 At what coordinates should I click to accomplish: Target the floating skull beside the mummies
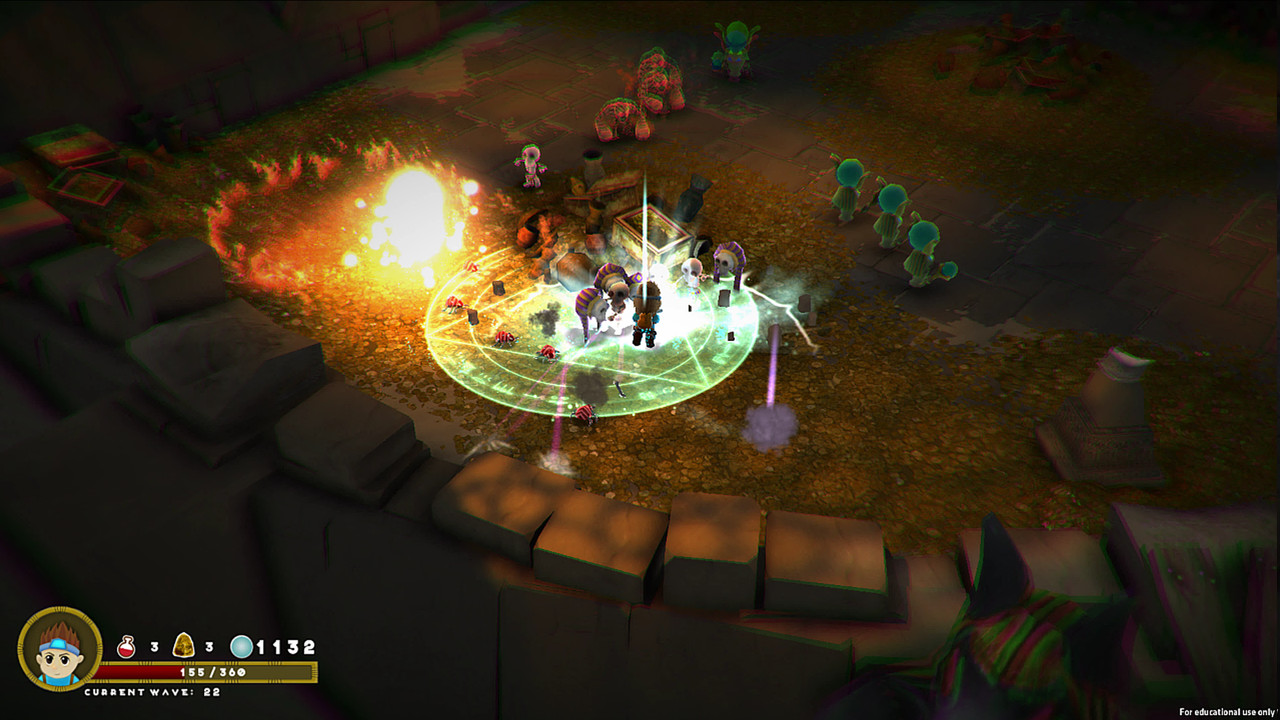click(x=692, y=266)
